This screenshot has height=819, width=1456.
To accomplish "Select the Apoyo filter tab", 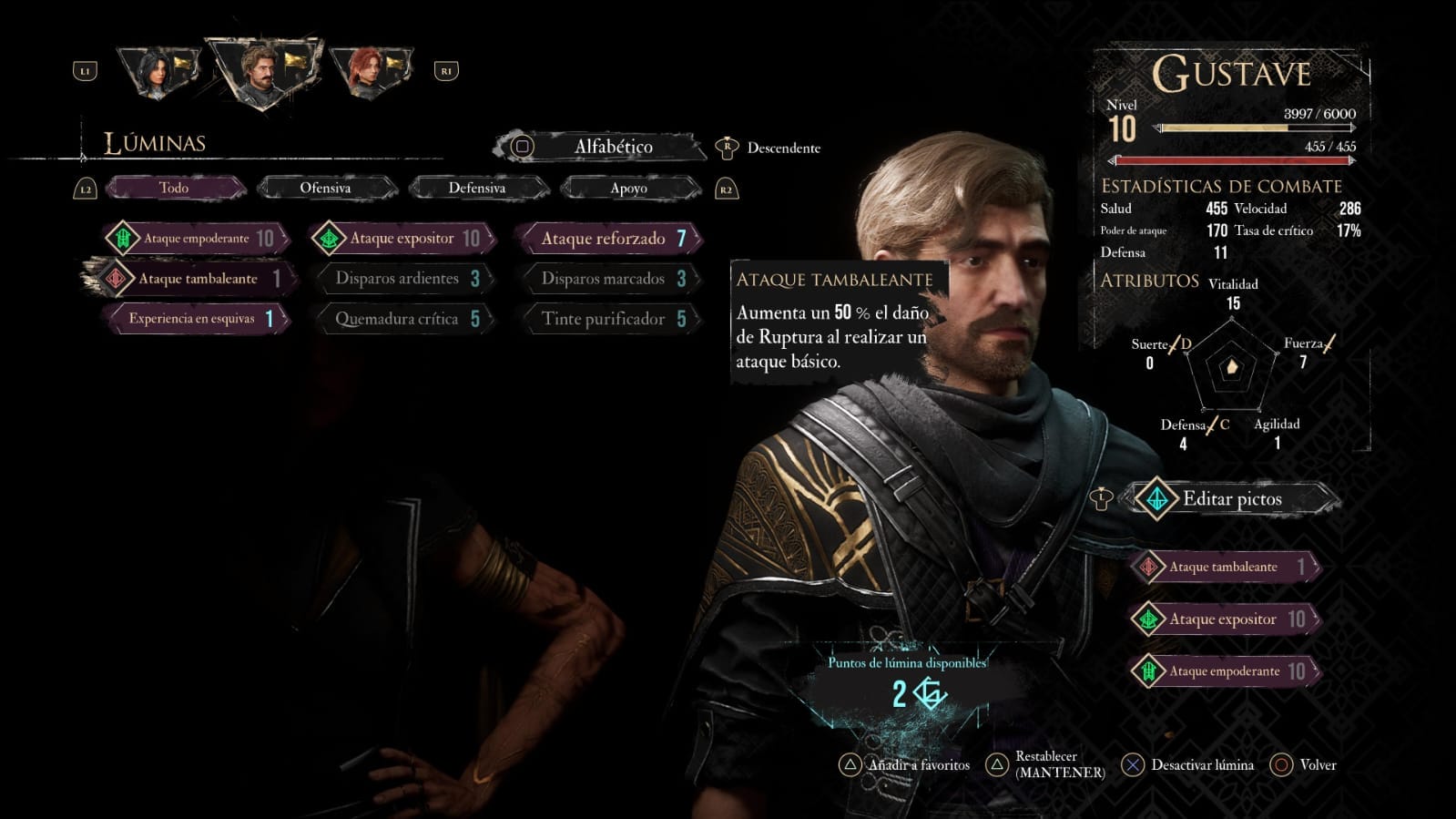I will click(x=628, y=189).
